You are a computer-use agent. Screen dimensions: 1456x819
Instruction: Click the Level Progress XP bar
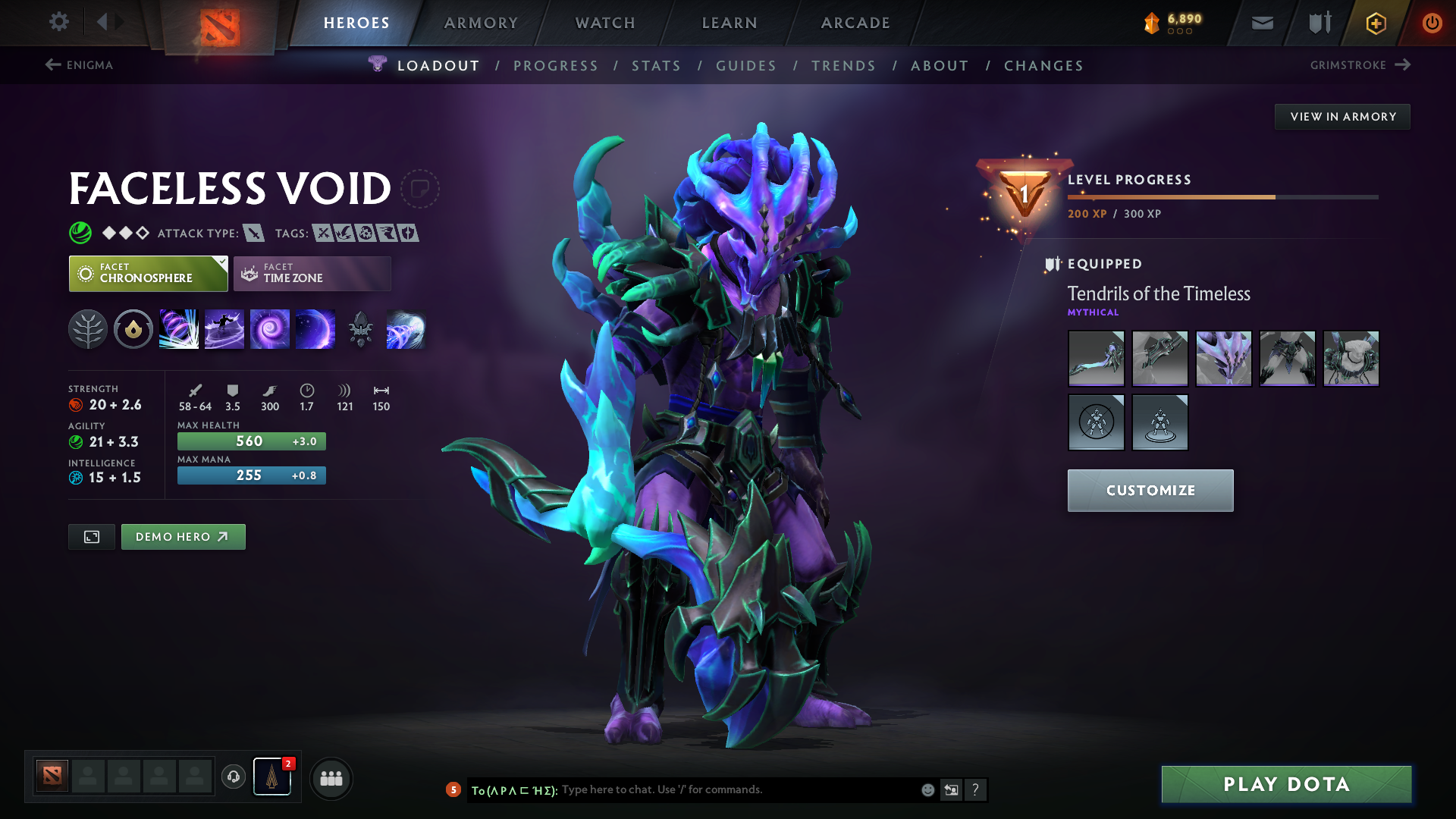click(1221, 196)
